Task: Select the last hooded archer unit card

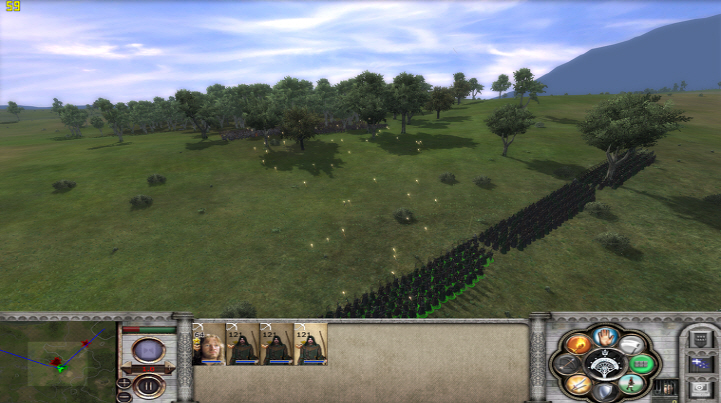Action: (x=311, y=344)
